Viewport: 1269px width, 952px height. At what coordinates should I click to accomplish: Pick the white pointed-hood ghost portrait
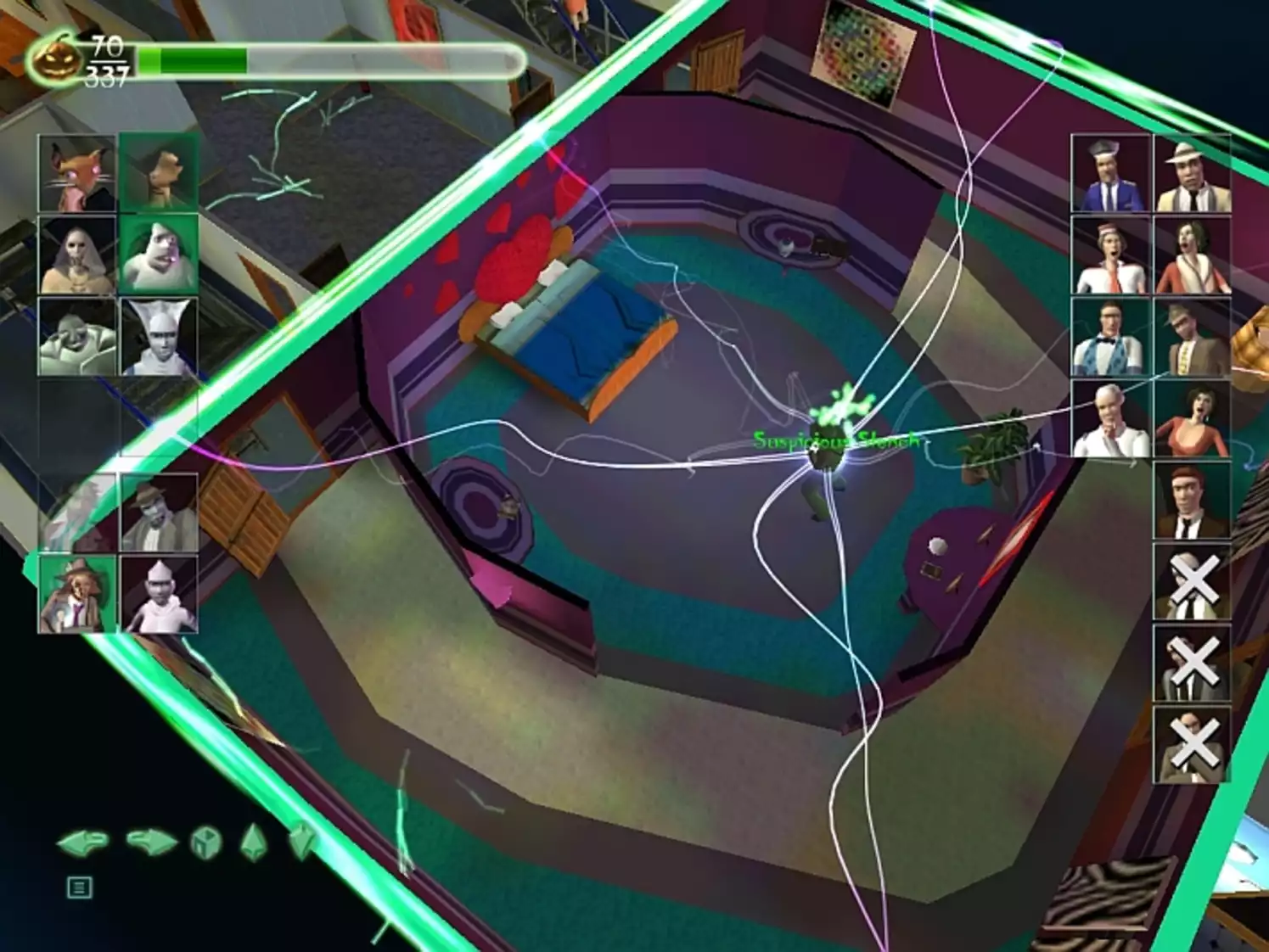point(159,337)
